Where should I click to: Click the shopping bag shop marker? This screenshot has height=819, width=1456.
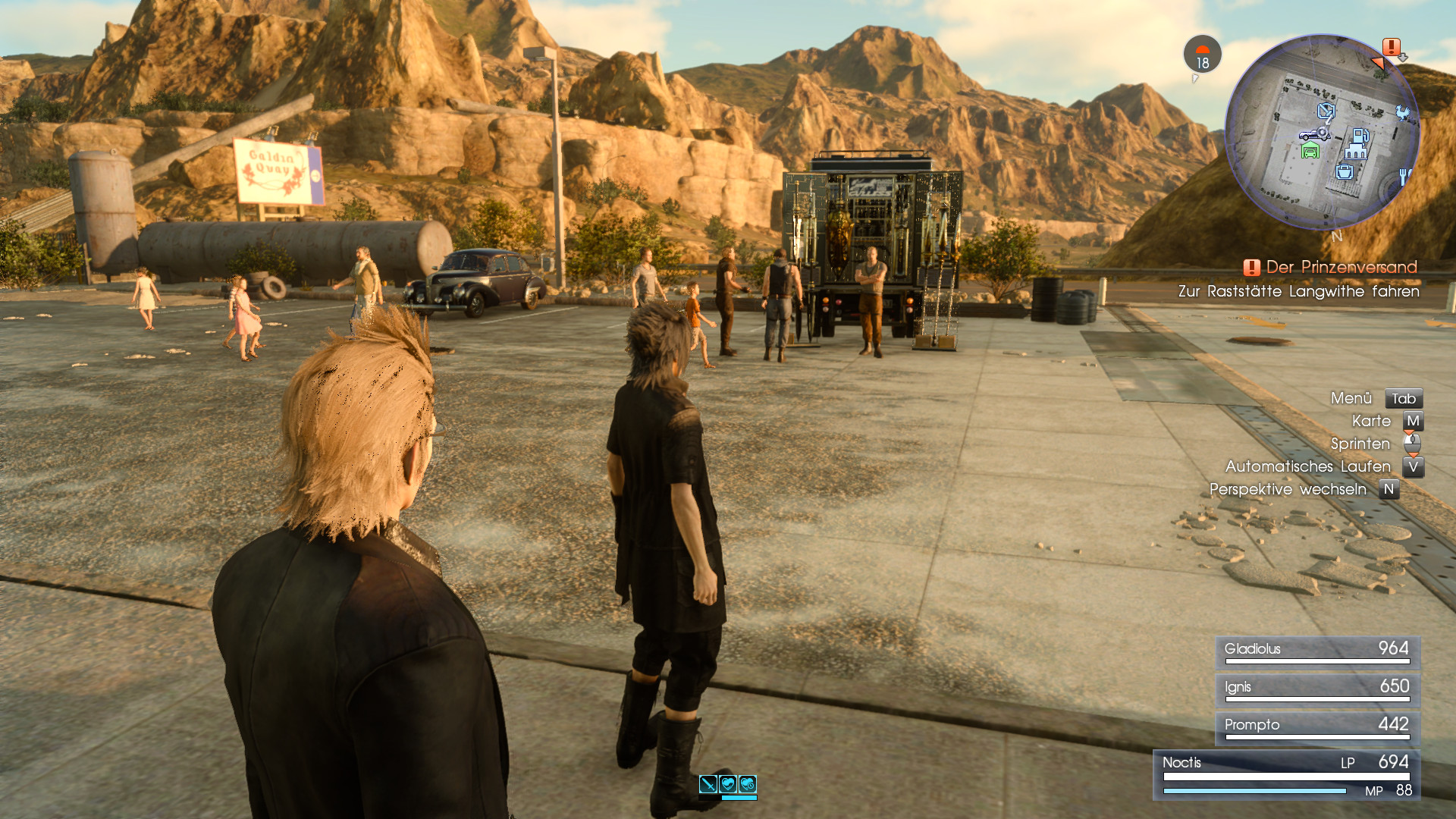1345,171
